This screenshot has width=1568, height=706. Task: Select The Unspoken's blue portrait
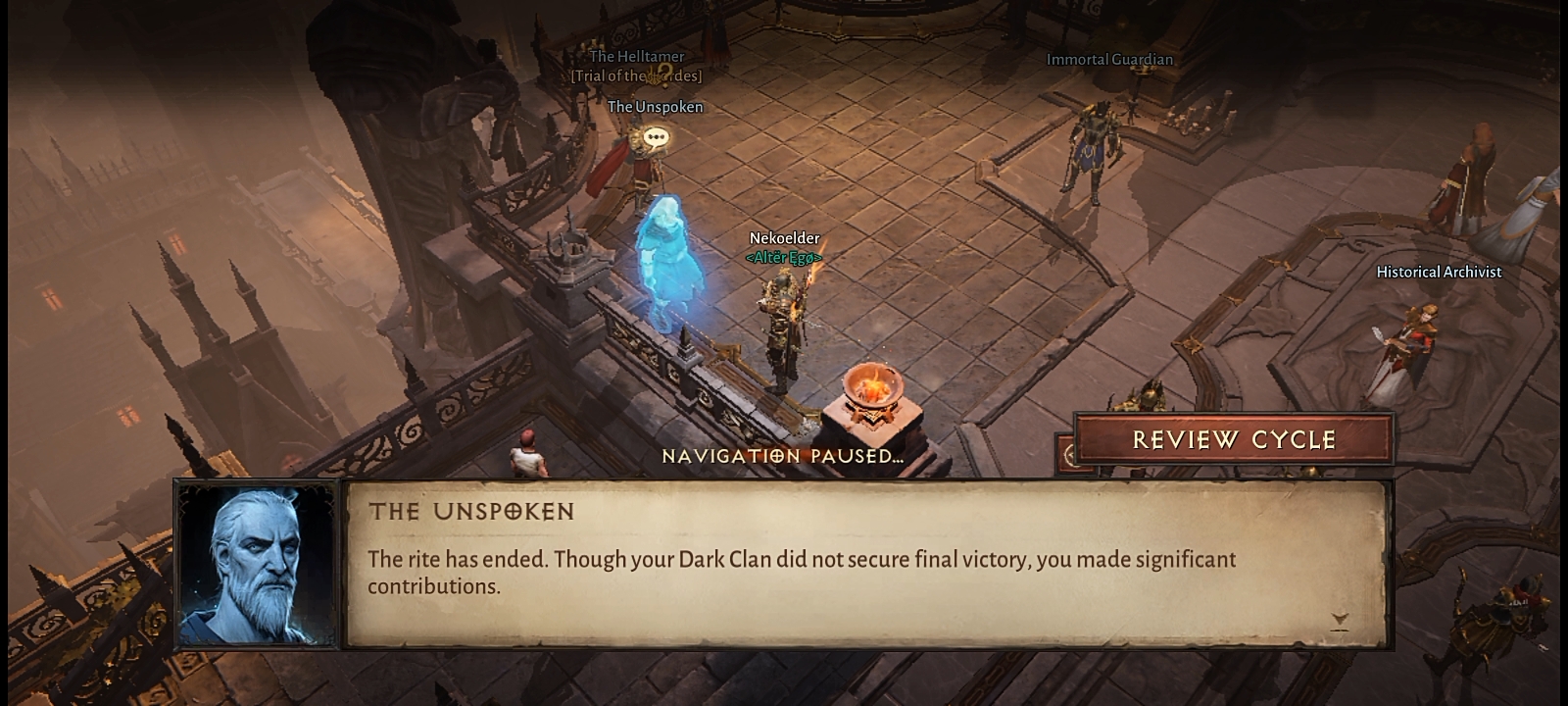257,565
